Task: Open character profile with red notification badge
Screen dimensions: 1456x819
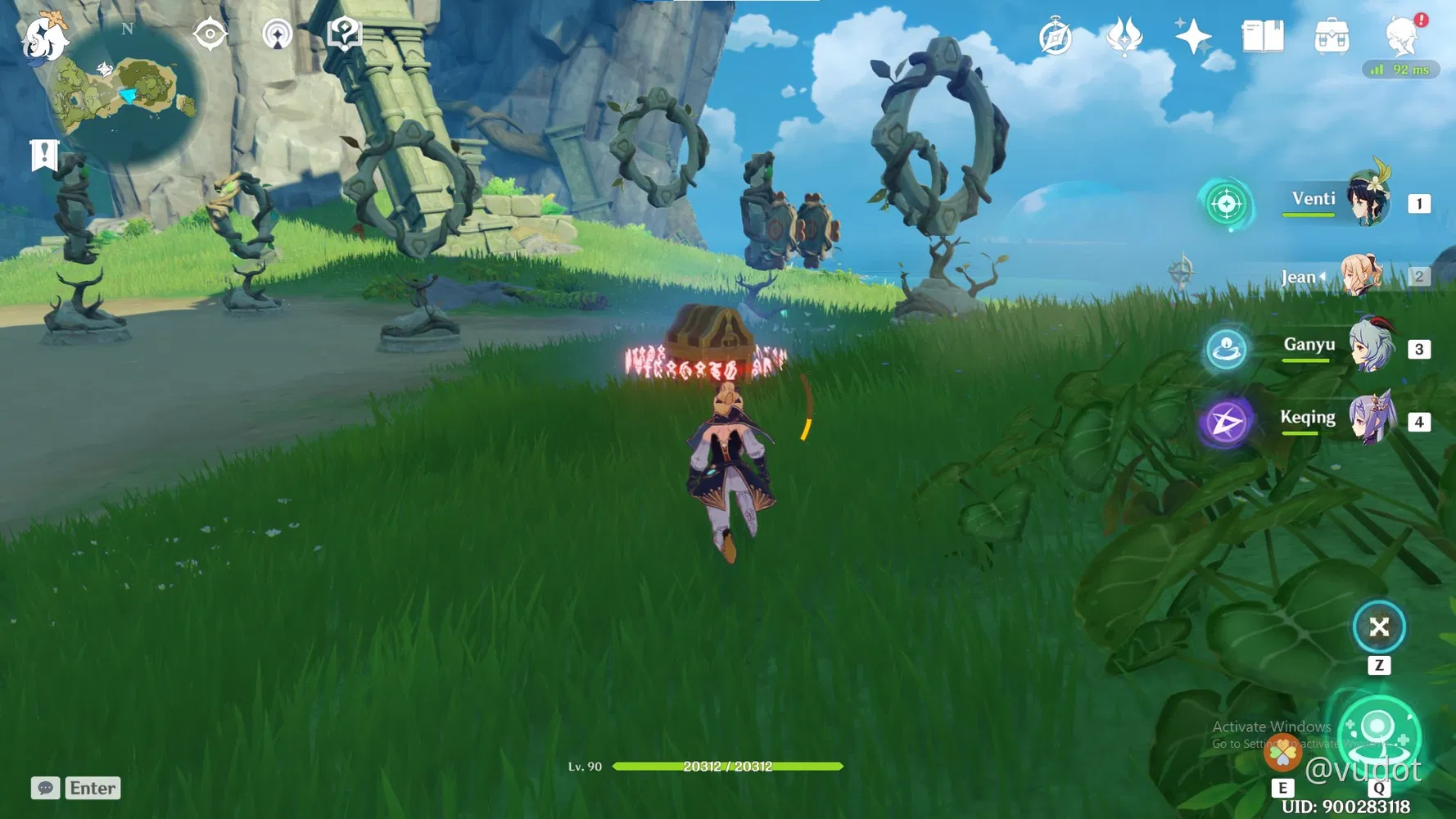Action: 1404,37
